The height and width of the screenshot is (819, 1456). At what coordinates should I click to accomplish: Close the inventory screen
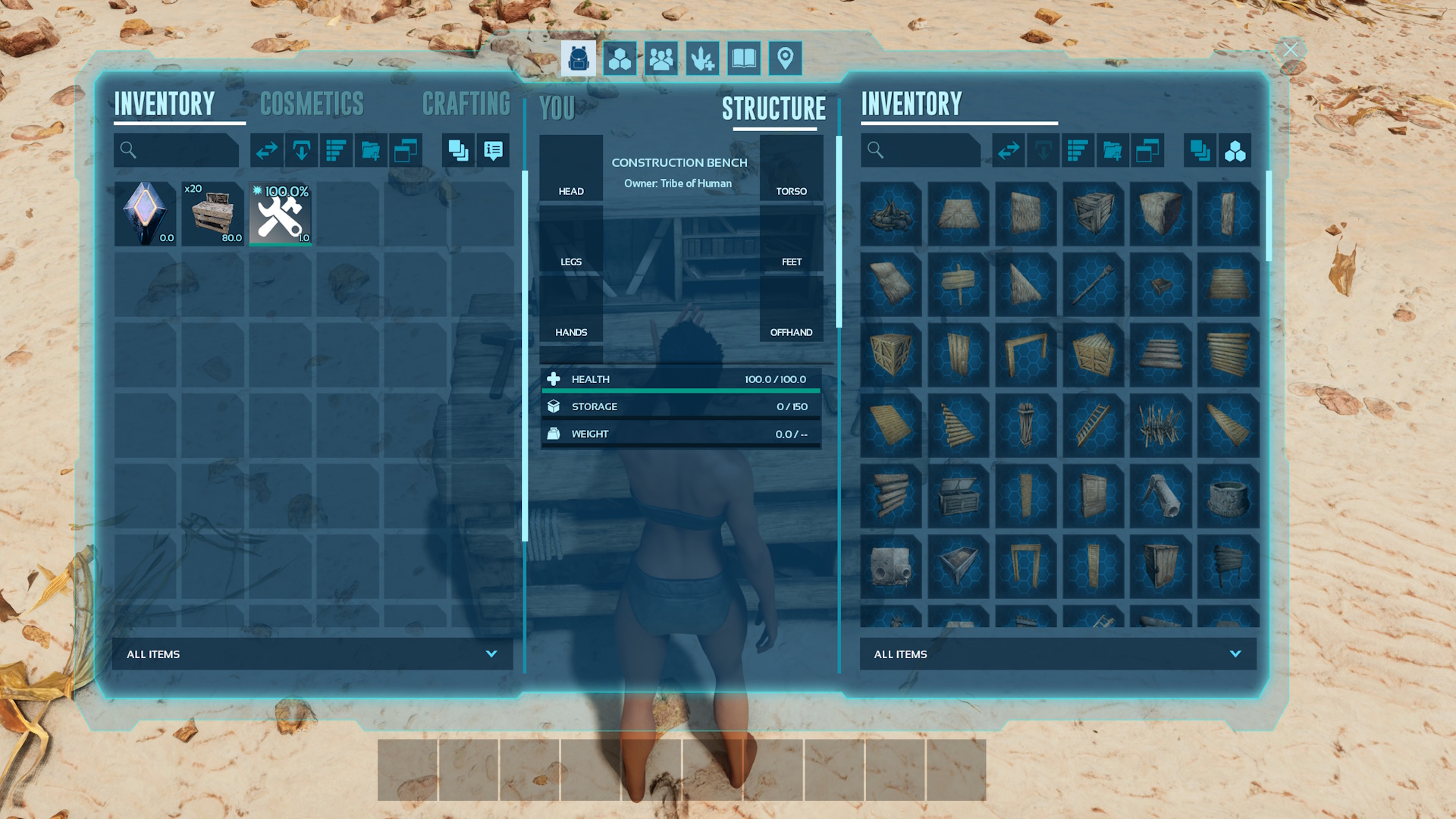pos(1290,50)
